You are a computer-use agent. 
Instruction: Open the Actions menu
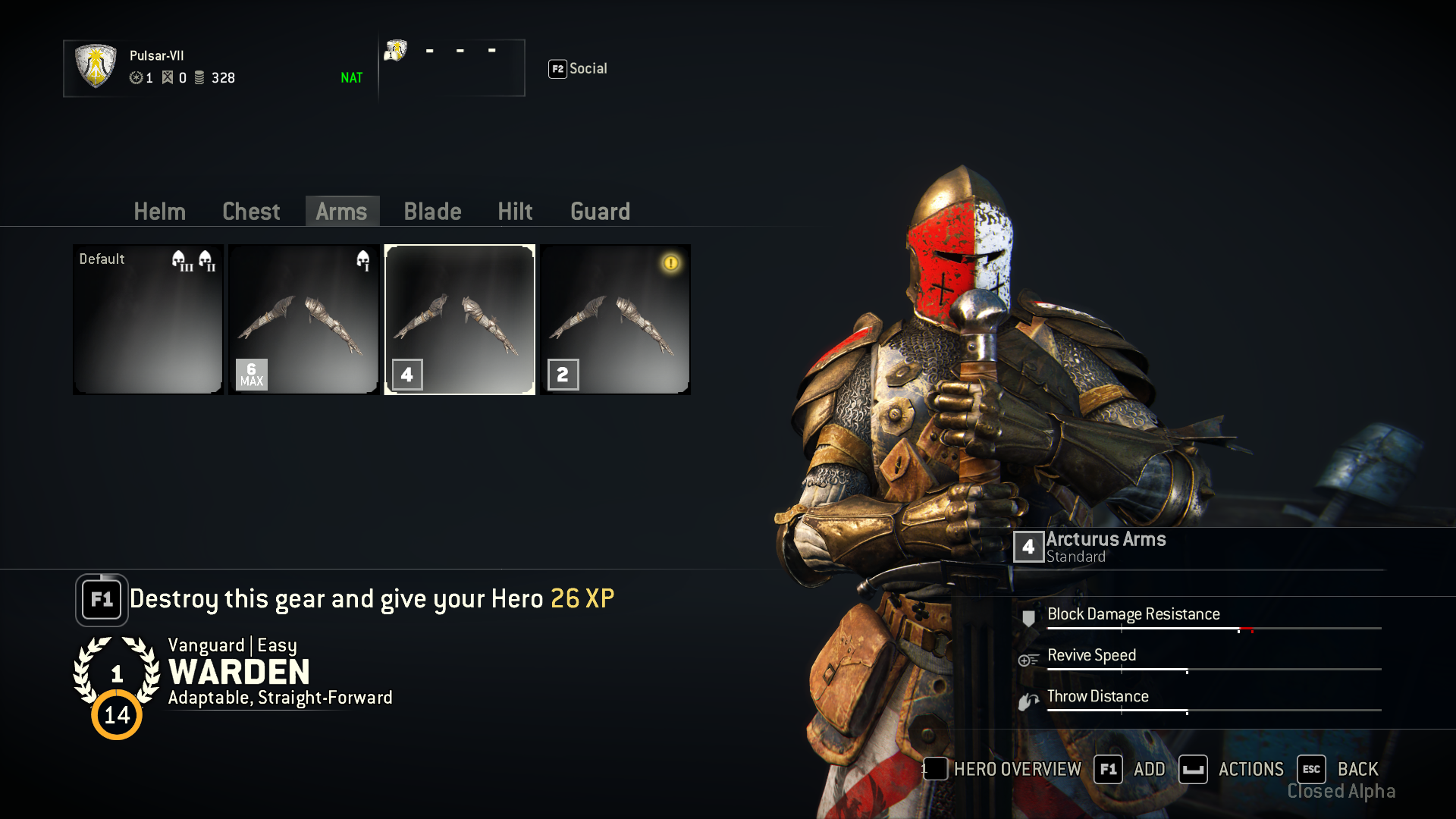(1232, 769)
